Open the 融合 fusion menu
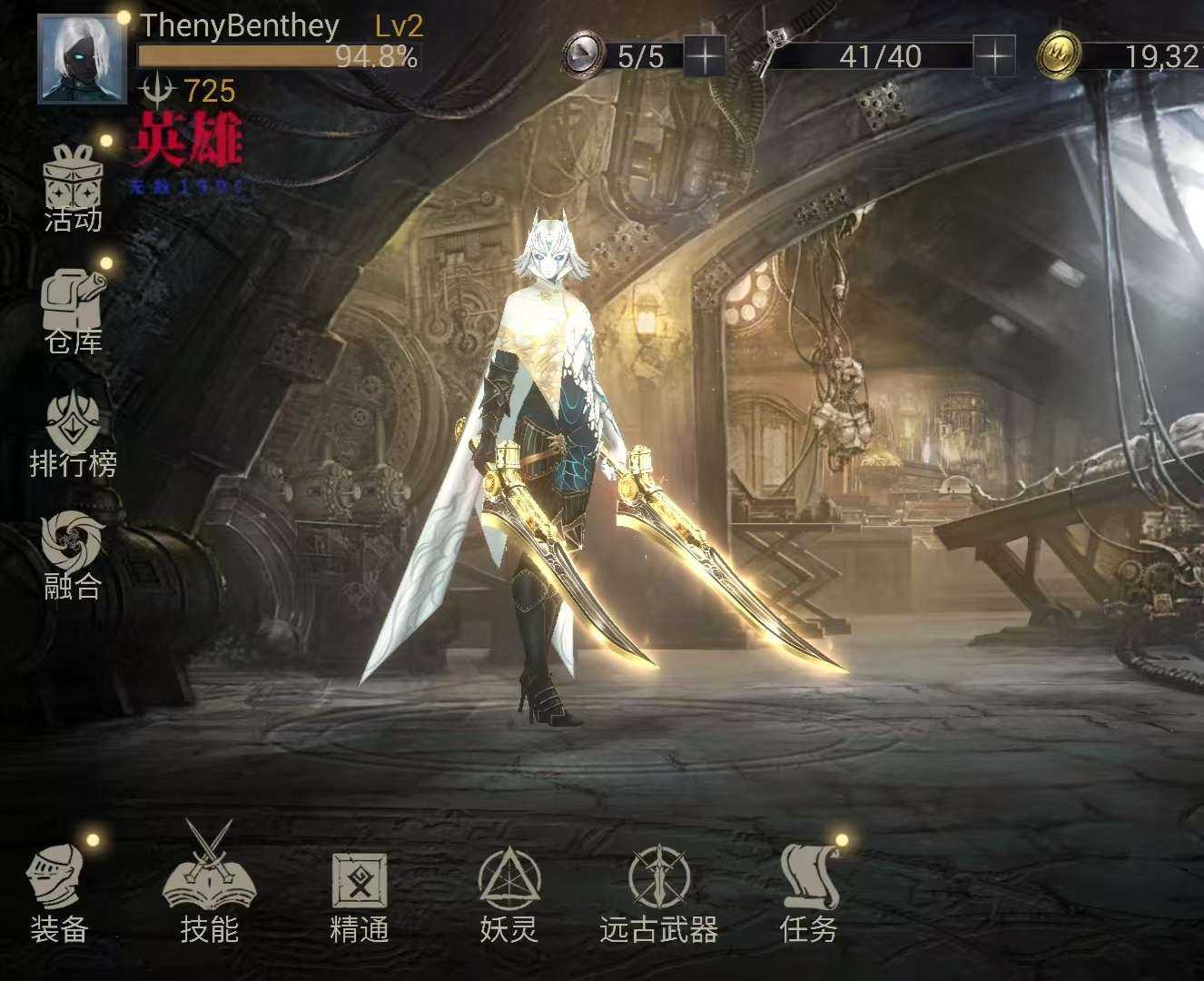Viewport: 1204px width, 981px height. click(74, 554)
